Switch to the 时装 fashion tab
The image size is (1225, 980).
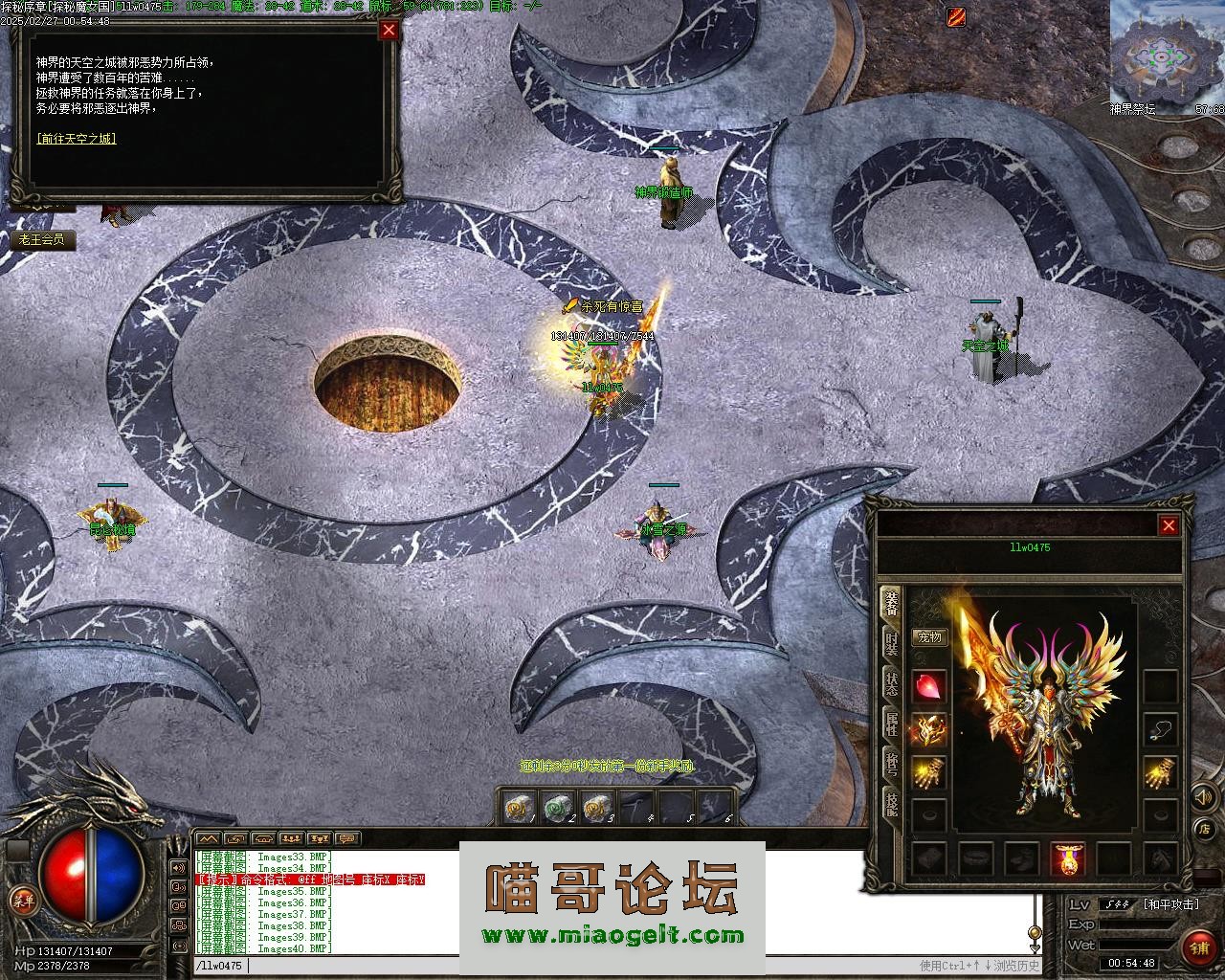pos(891,642)
